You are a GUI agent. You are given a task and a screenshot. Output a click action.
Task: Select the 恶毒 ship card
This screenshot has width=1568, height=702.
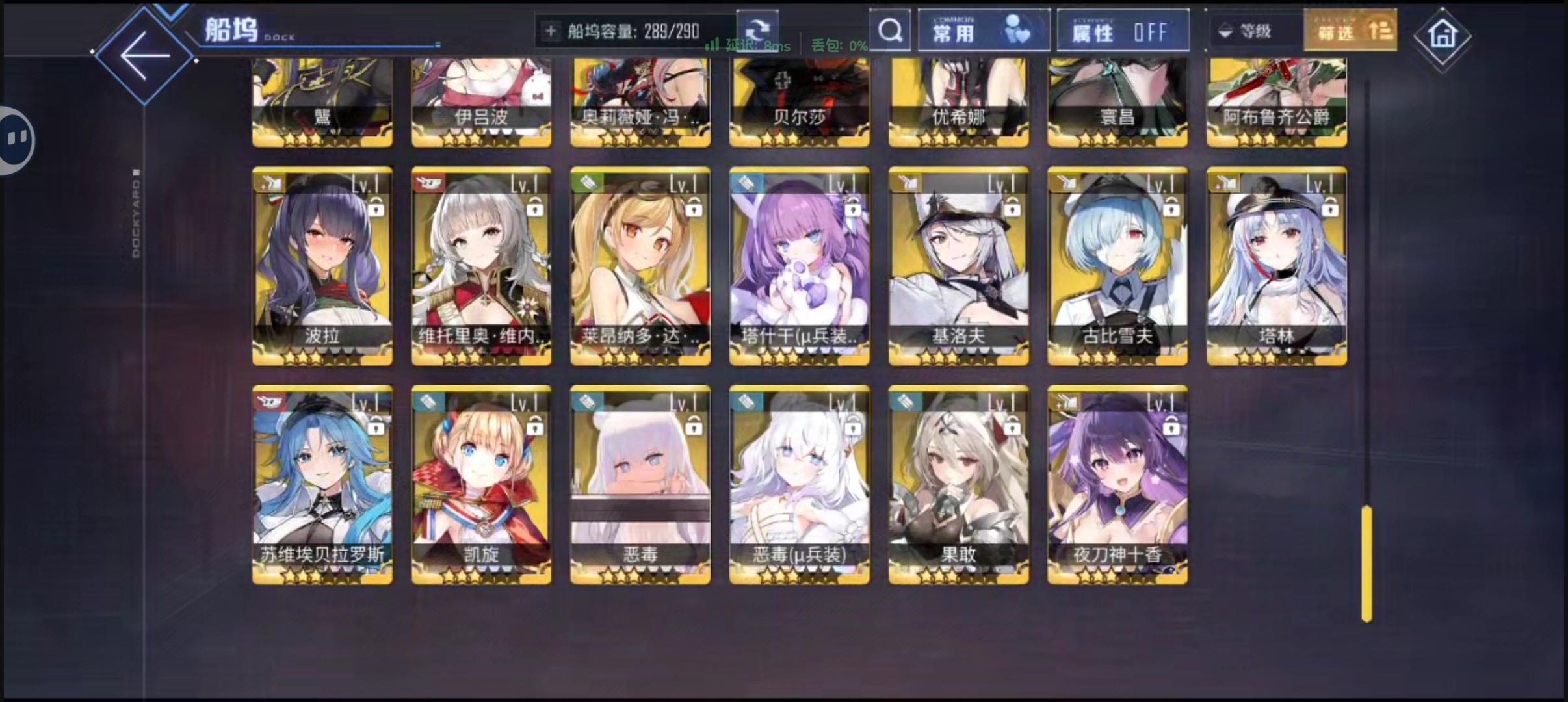[x=640, y=484]
